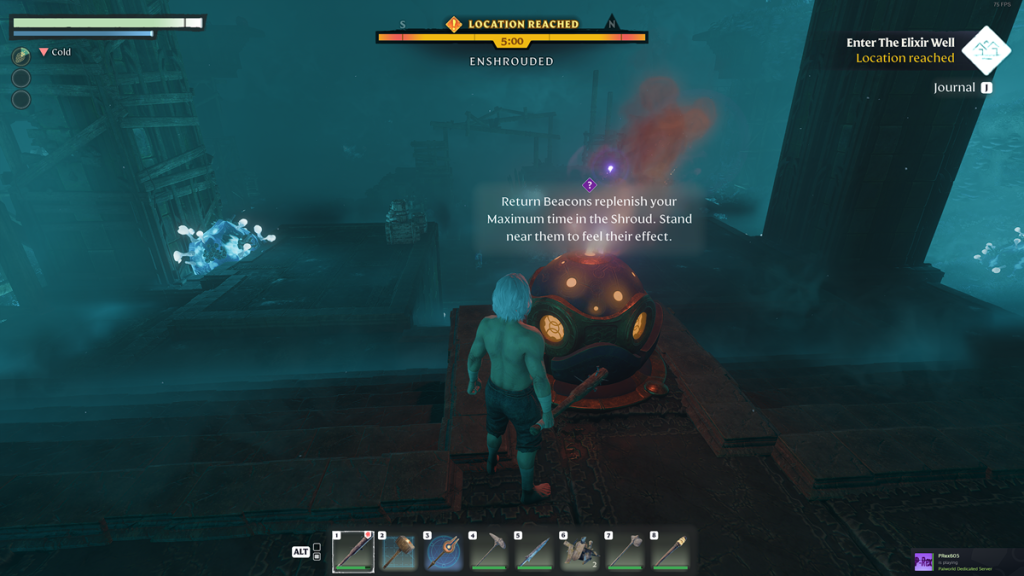Click the purple question mark hint marker
This screenshot has width=1024, height=576.
(589, 185)
